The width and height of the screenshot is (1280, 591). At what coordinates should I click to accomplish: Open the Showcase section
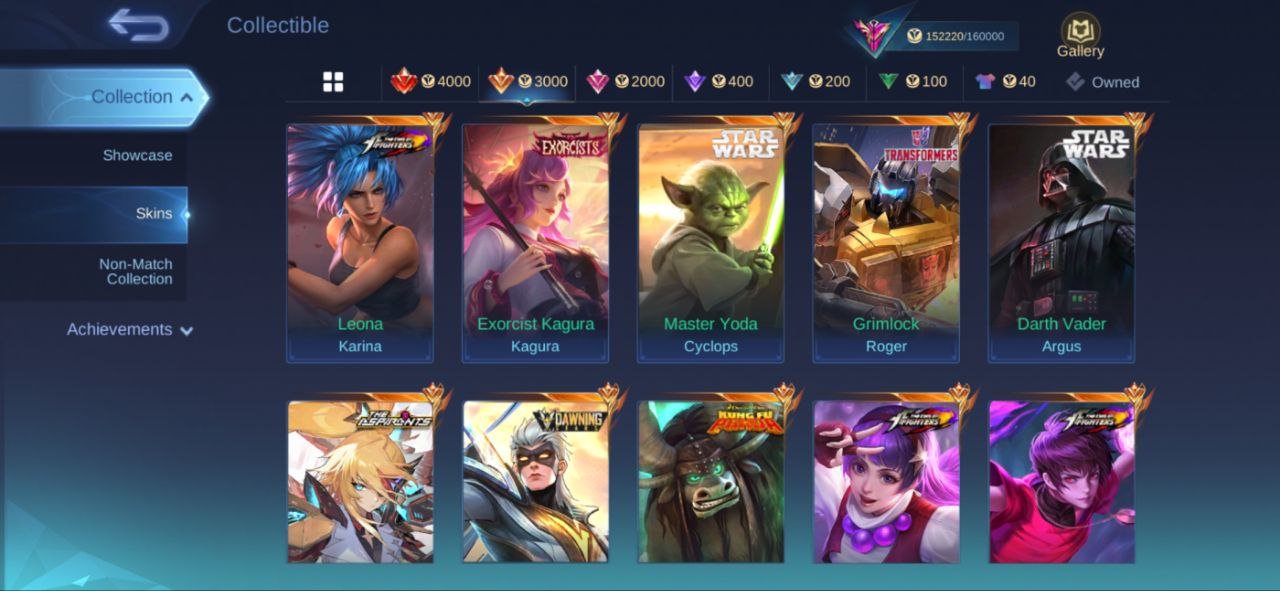(137, 155)
